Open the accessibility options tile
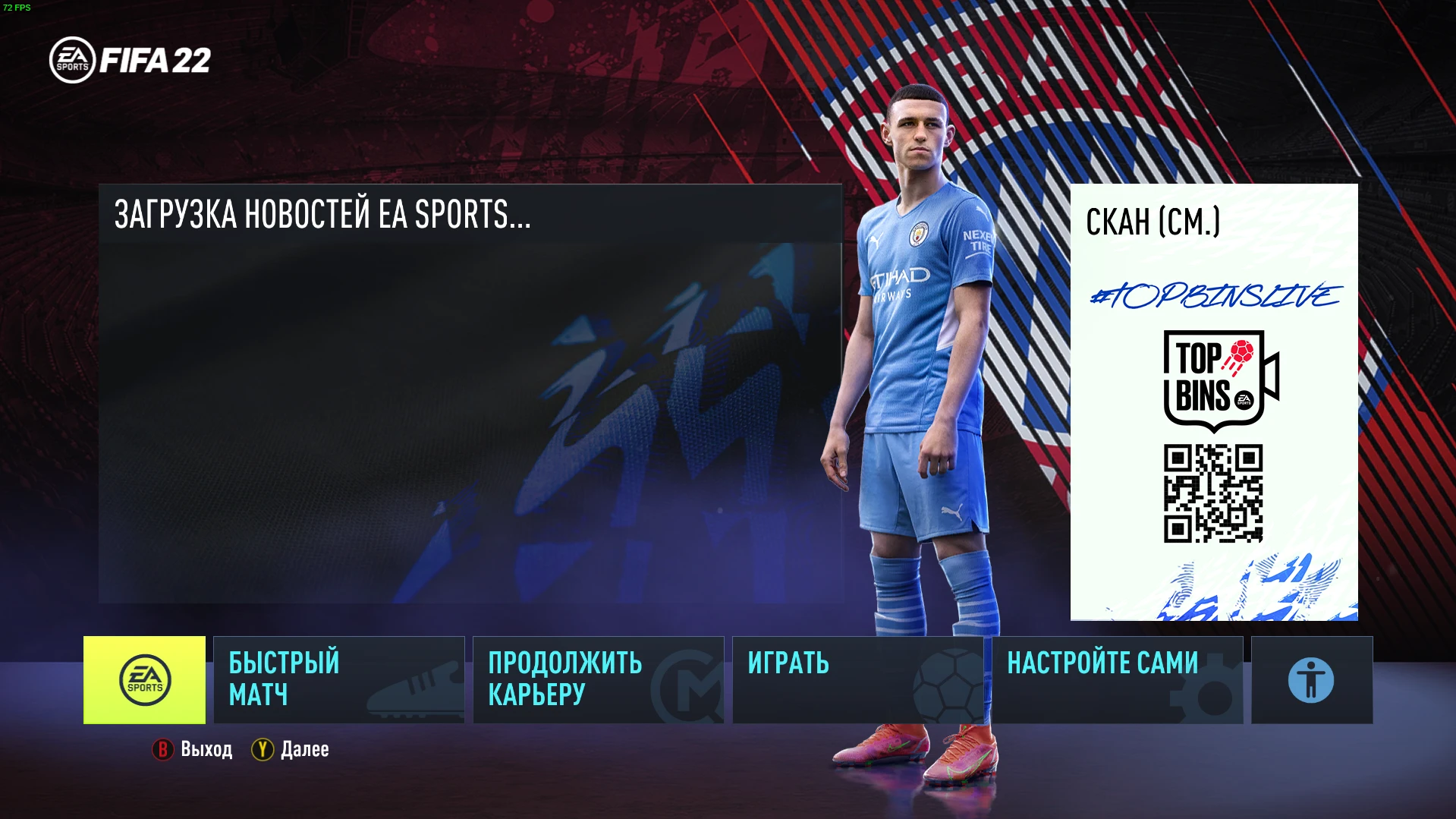Viewport: 1456px width, 819px height. point(1310,679)
